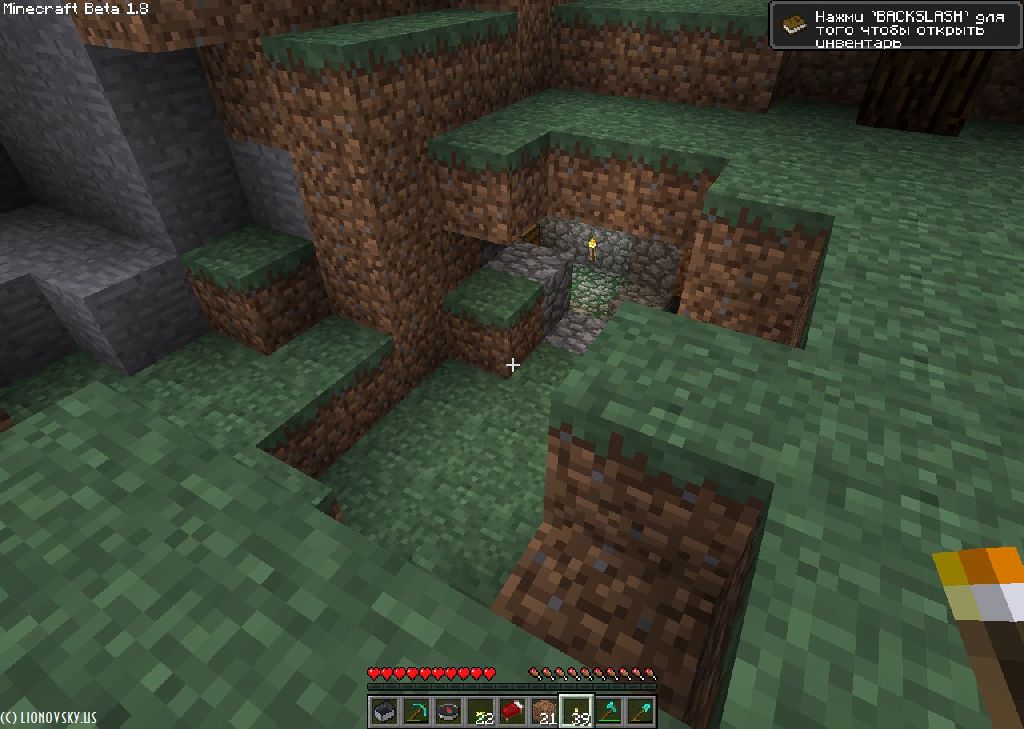Select the compass hotbar slot
Screen dimensions: 1024x729
pyautogui.click(x=448, y=712)
